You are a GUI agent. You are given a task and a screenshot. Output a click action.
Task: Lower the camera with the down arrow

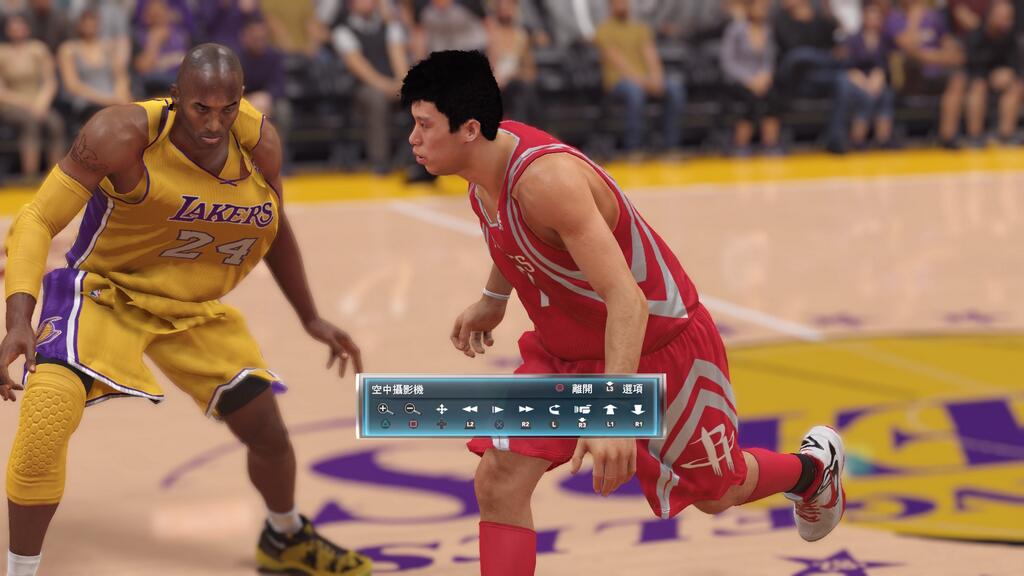click(638, 409)
